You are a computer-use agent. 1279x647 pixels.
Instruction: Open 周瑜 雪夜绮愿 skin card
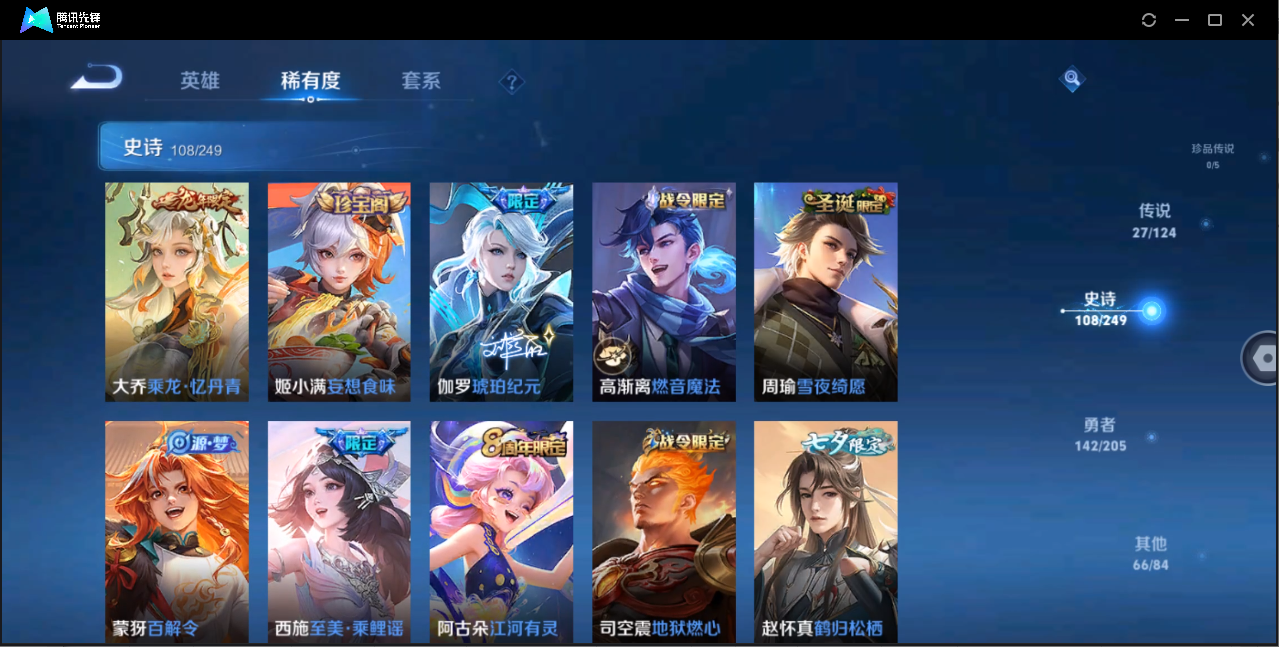point(826,291)
